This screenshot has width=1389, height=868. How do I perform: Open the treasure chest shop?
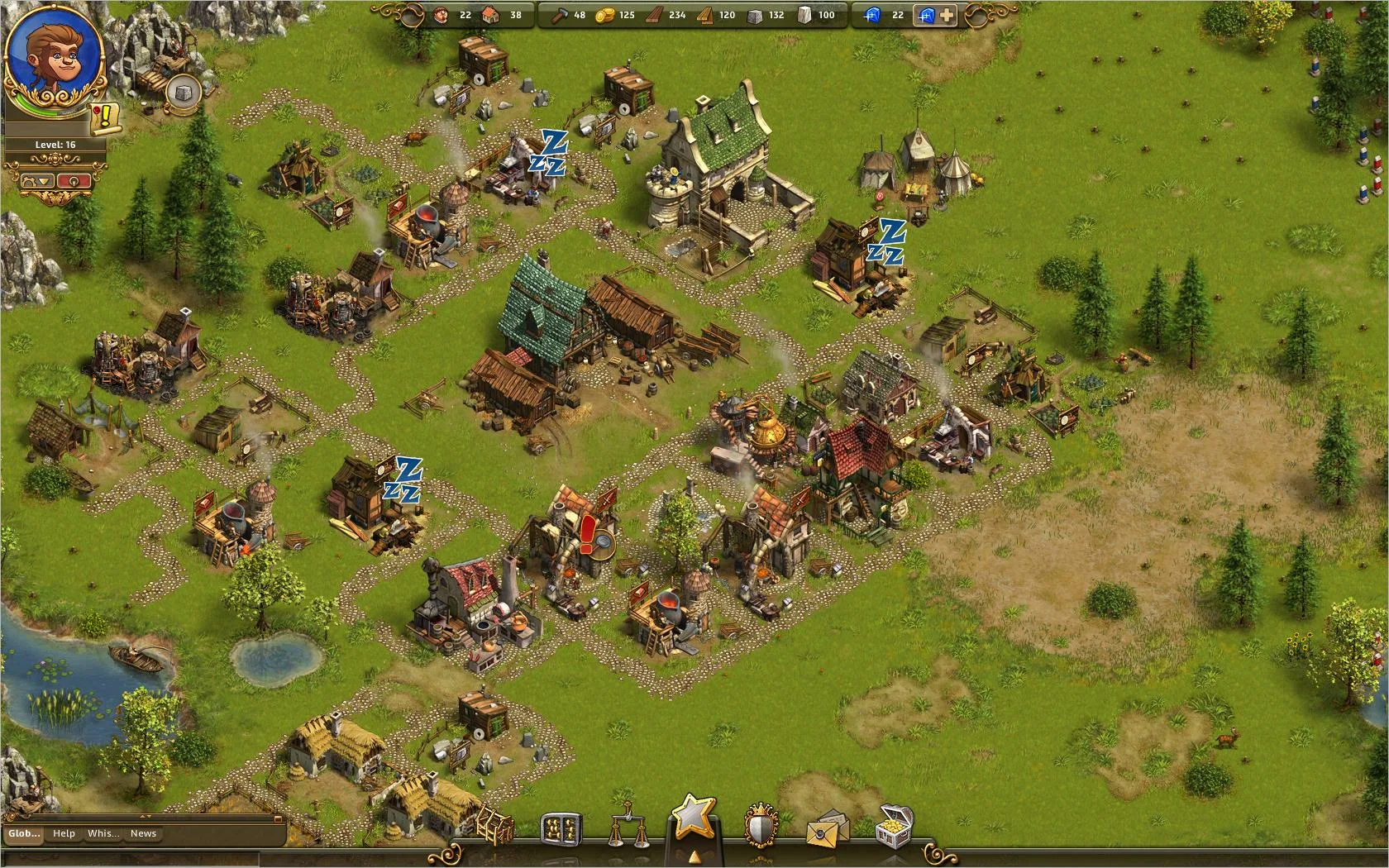[896, 827]
